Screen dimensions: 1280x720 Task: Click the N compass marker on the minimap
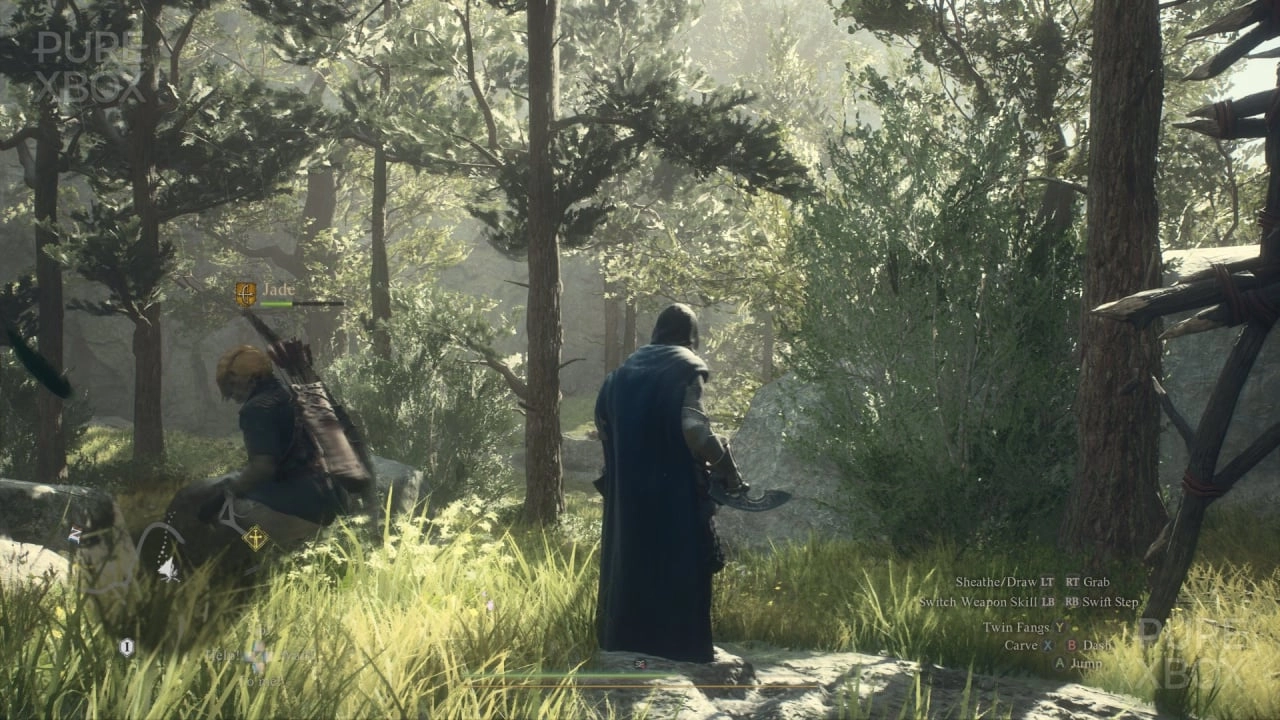[75, 533]
